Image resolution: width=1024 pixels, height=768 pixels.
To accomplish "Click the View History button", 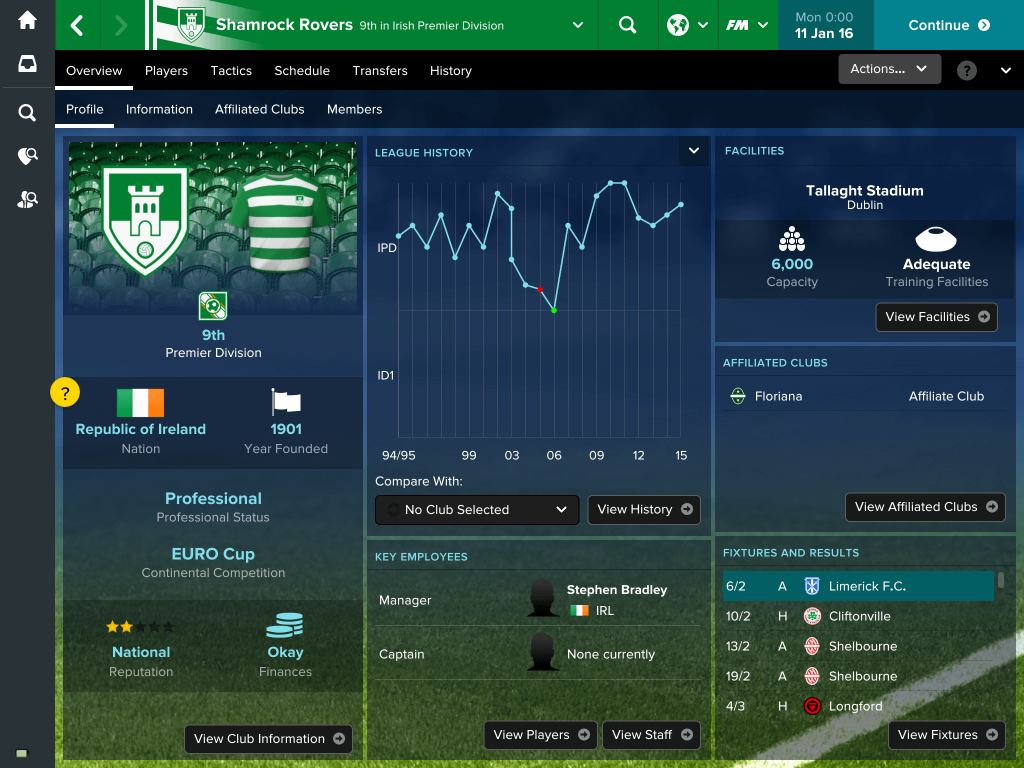I will coord(644,510).
